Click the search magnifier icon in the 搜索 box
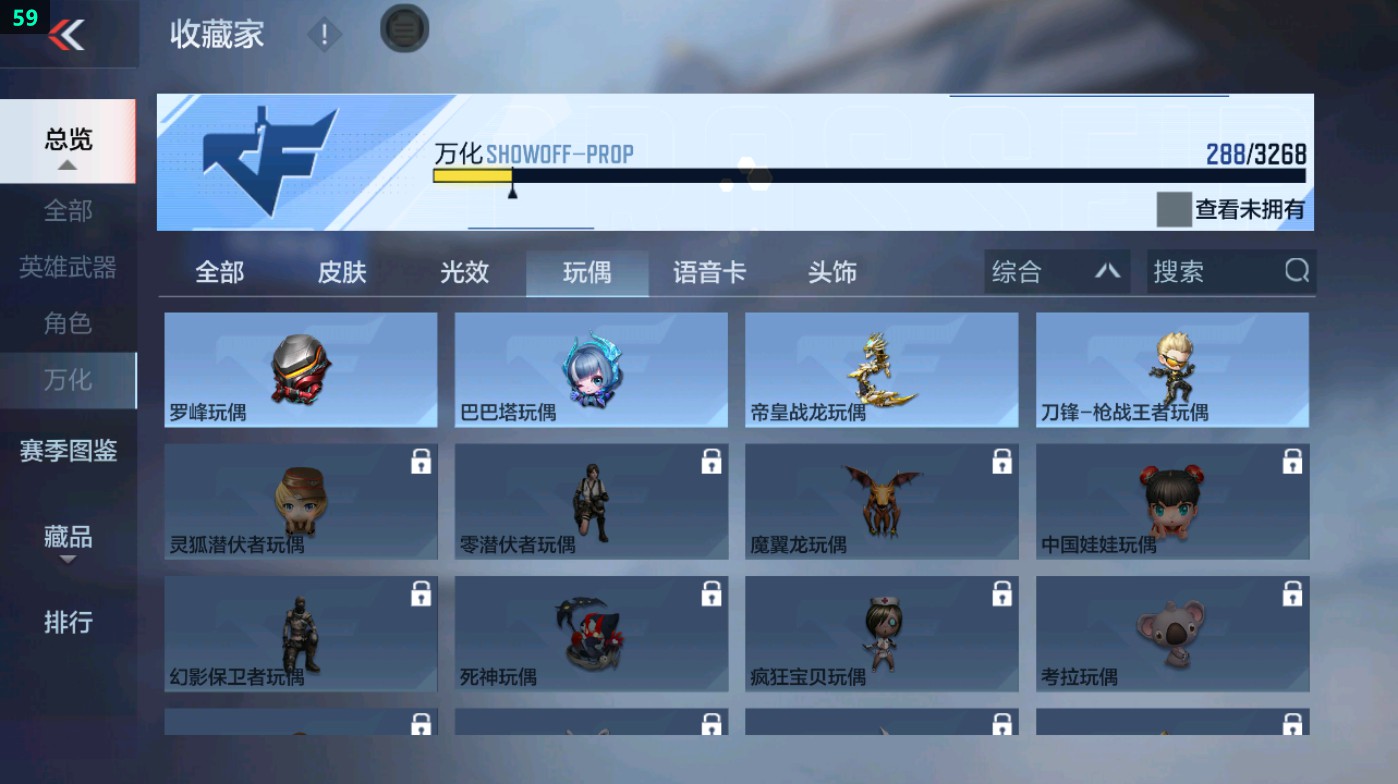Image resolution: width=1398 pixels, height=784 pixels. (1296, 271)
